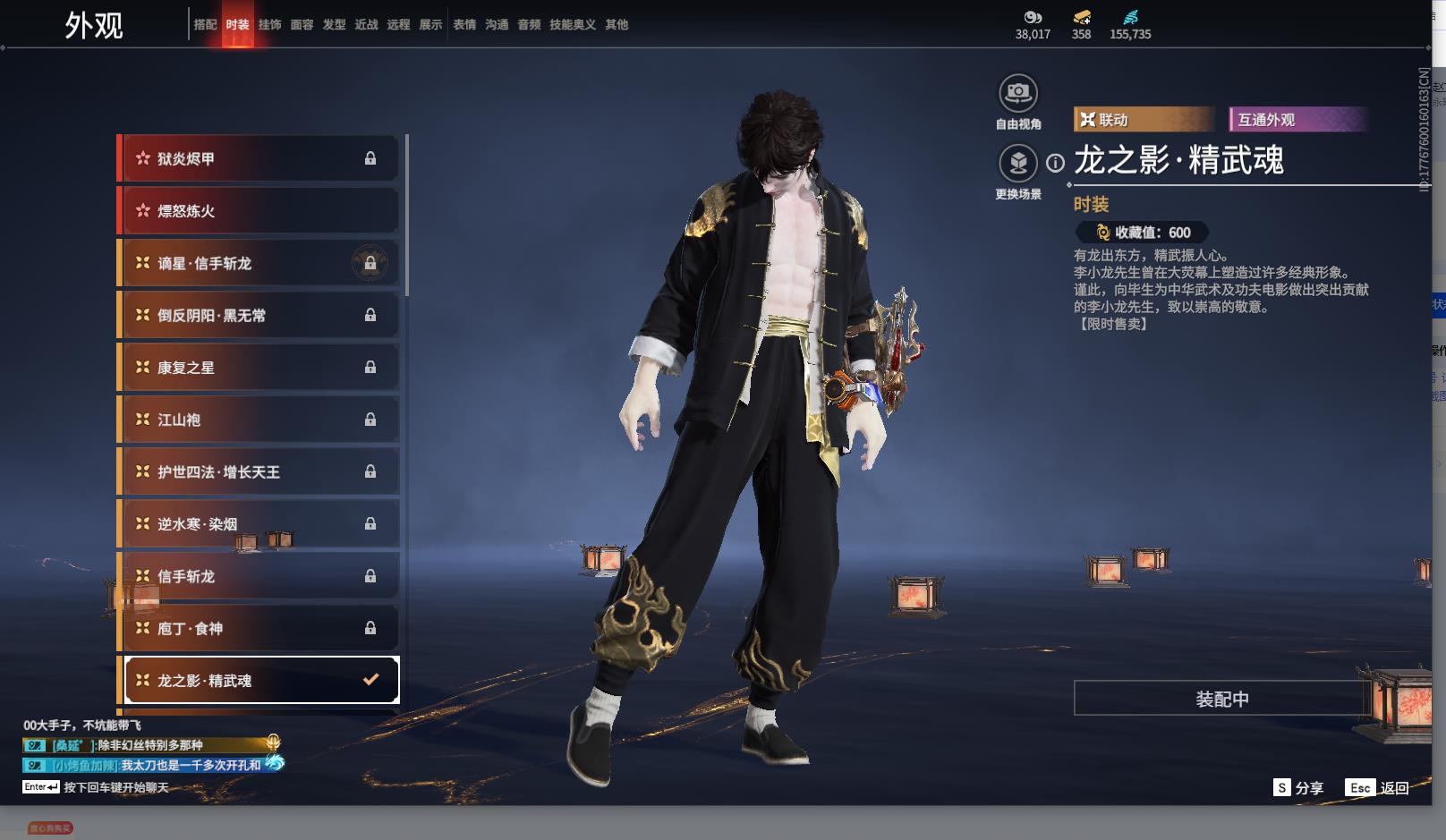1446x840 pixels.
Task: Click the 装配中 equip button
Action: click(x=1221, y=699)
